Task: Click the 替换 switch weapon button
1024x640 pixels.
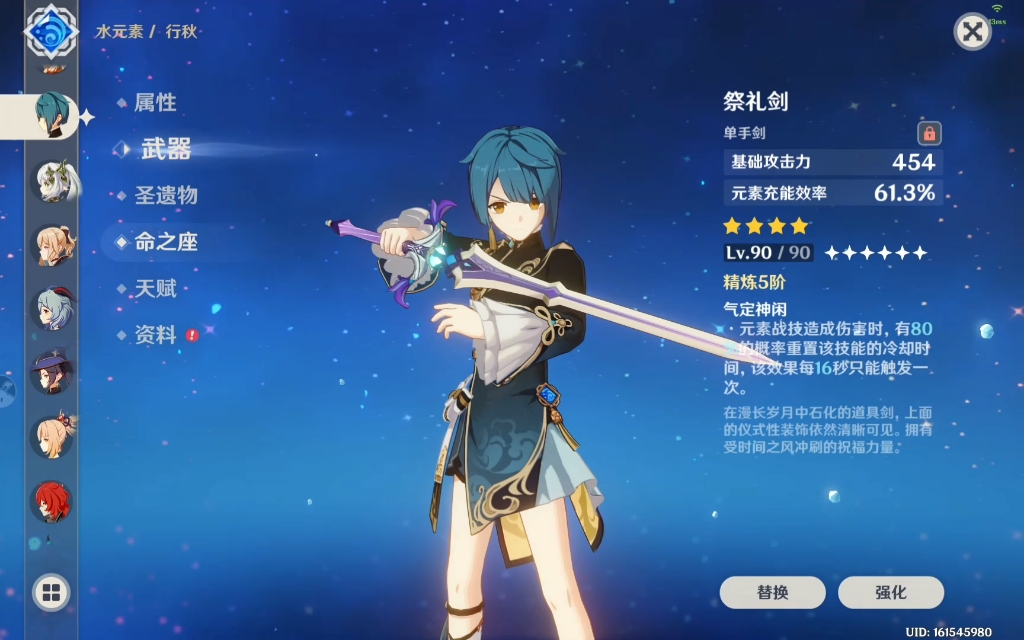Action: coord(772,592)
